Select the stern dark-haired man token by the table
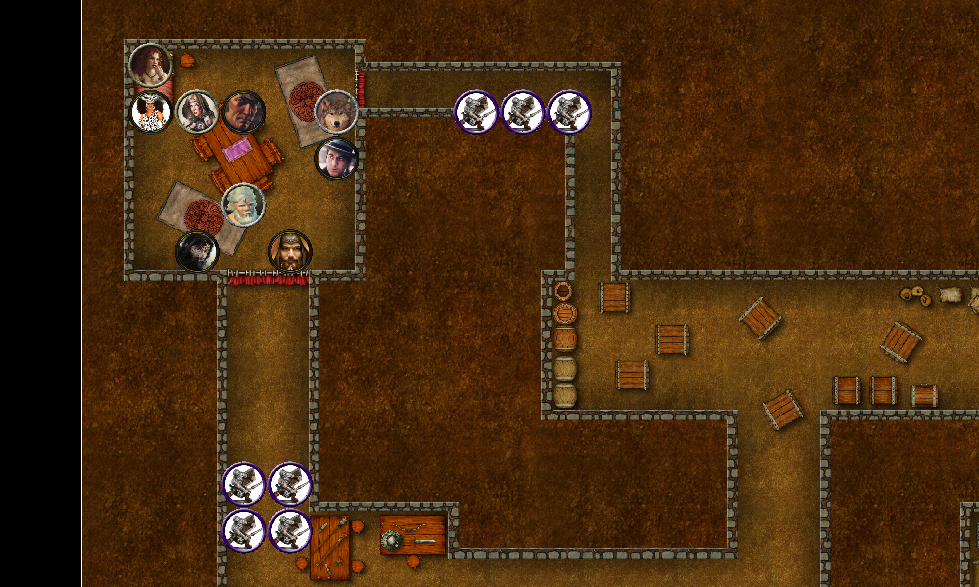The height and width of the screenshot is (587, 979). click(x=243, y=112)
